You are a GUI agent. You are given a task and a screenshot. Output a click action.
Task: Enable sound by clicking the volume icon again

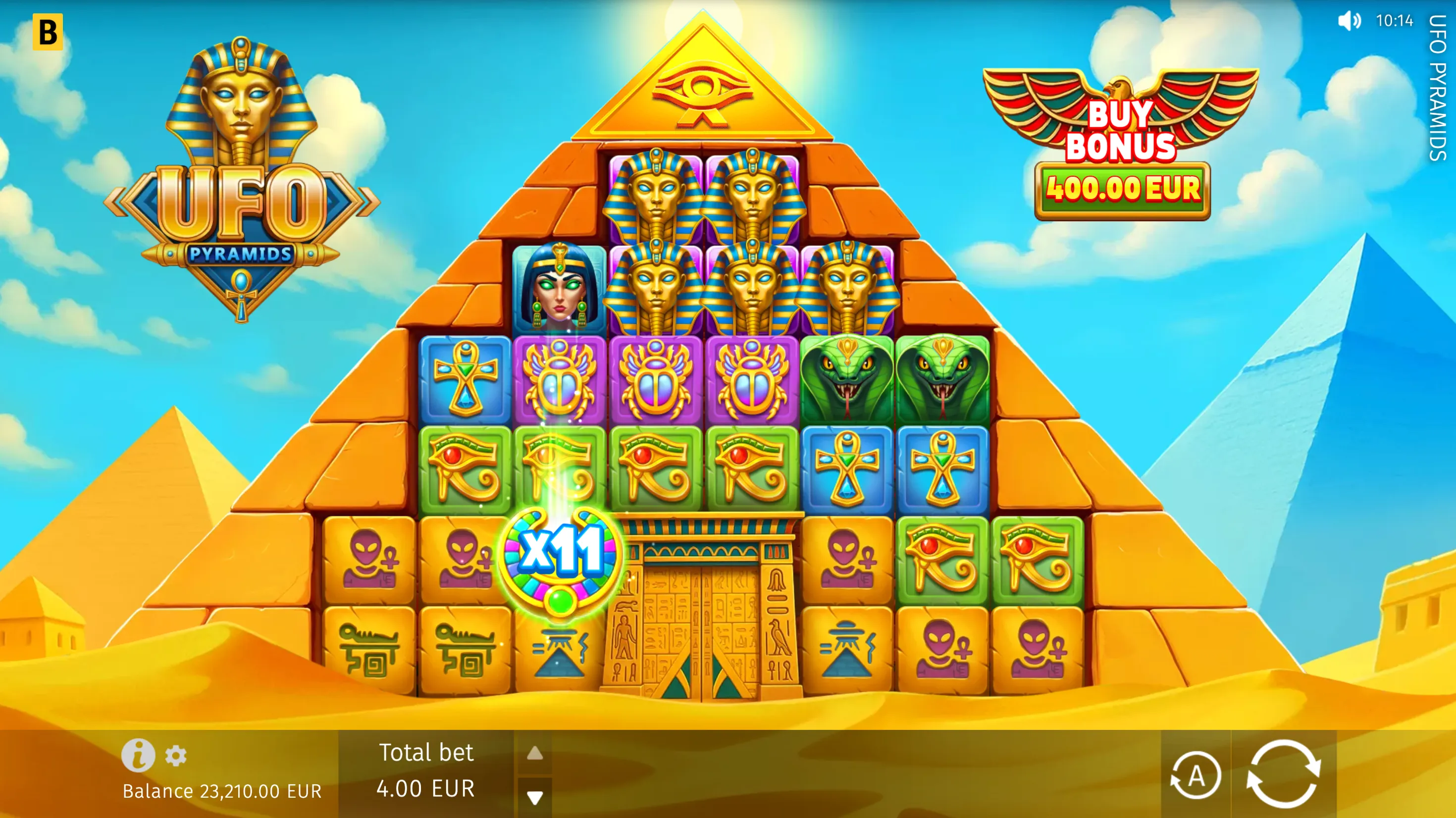(x=1351, y=21)
